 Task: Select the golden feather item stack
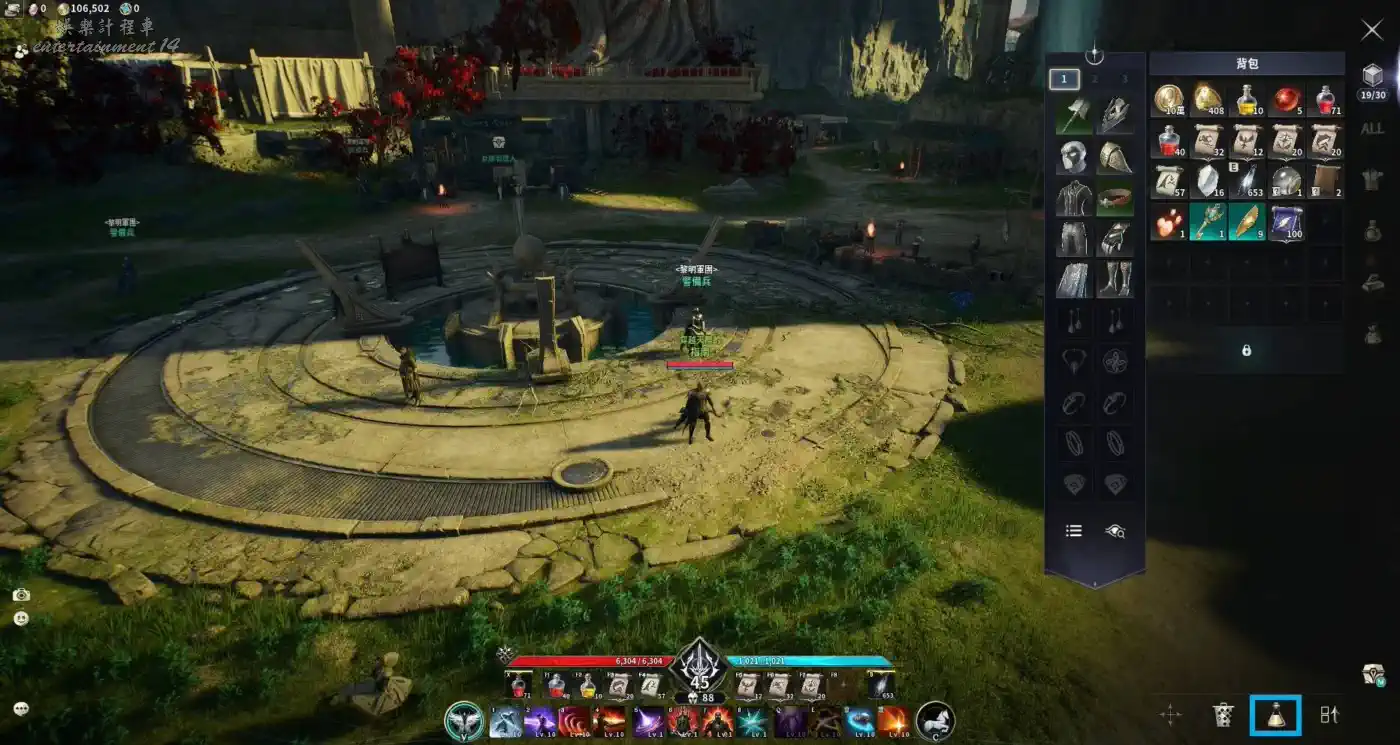click(x=1247, y=222)
